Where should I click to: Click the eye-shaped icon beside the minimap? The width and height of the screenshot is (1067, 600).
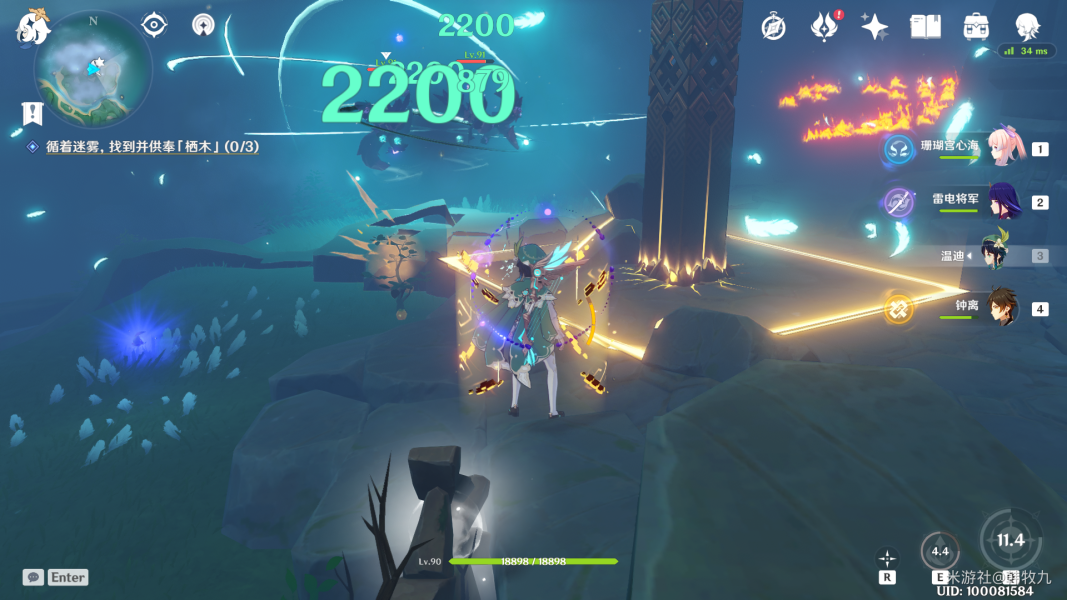[x=154, y=25]
